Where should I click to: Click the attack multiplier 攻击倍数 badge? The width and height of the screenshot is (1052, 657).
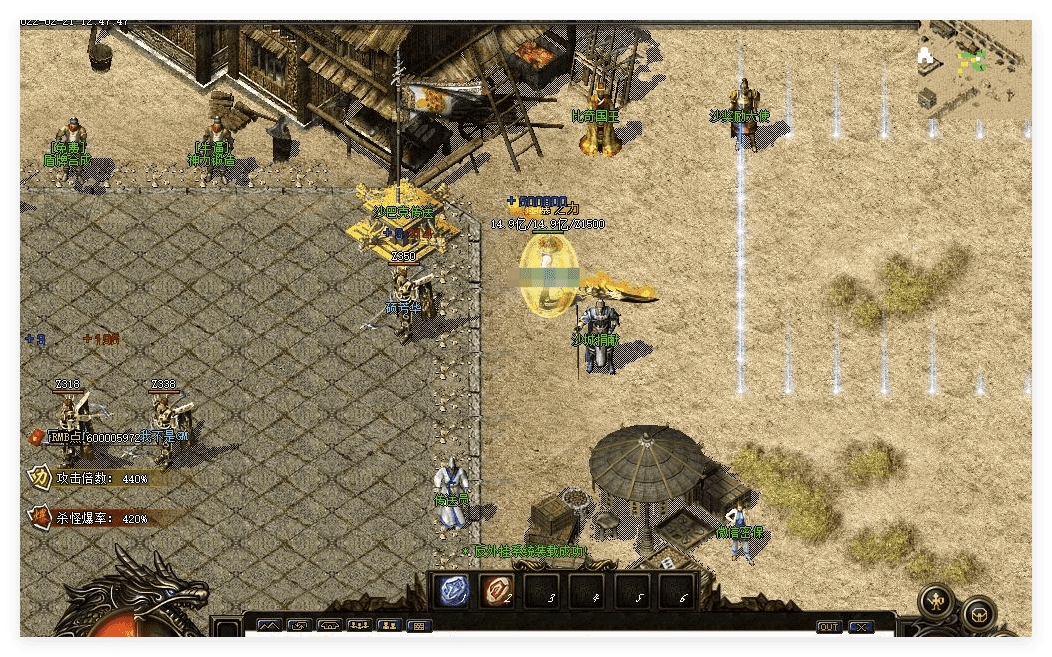pyautogui.click(x=40, y=477)
